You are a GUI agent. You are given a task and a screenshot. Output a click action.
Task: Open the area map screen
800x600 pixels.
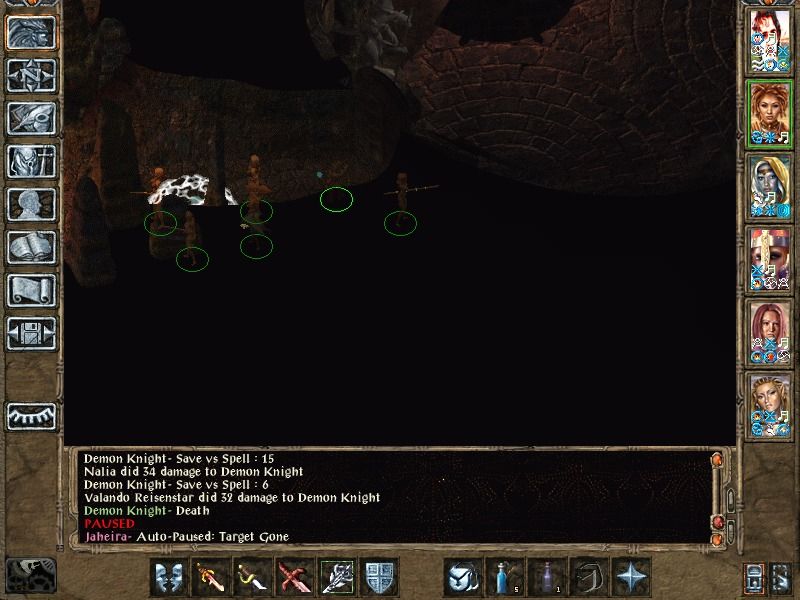click(31, 74)
